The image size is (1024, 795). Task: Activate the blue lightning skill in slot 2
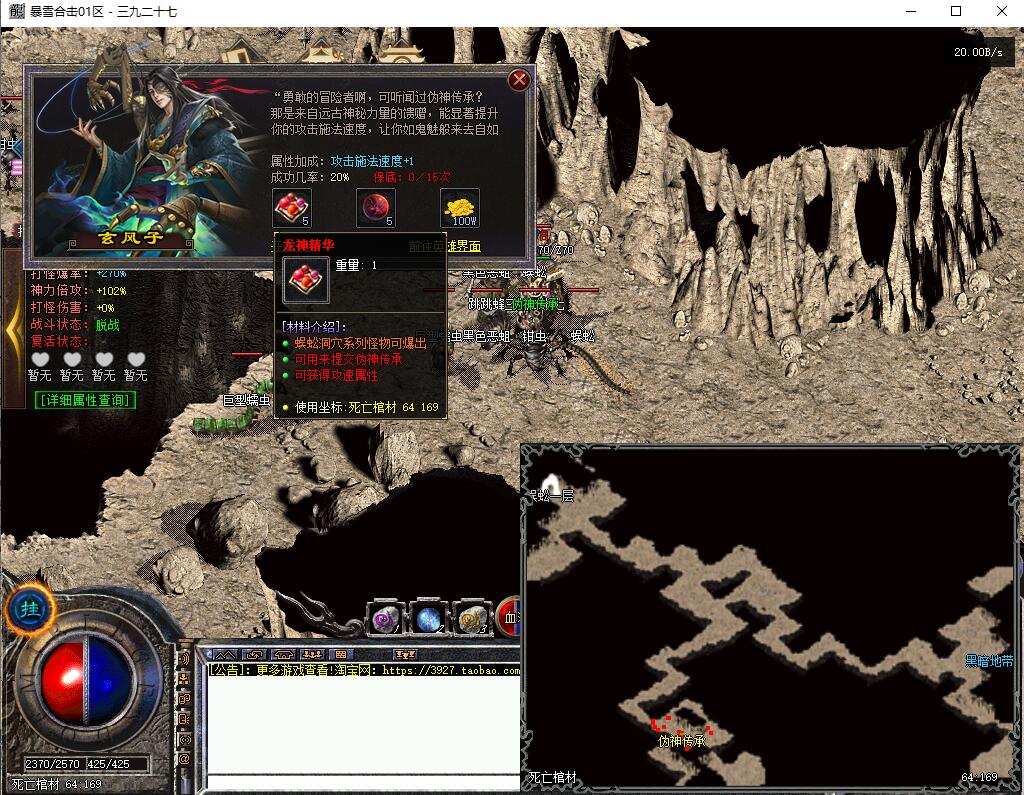(429, 620)
